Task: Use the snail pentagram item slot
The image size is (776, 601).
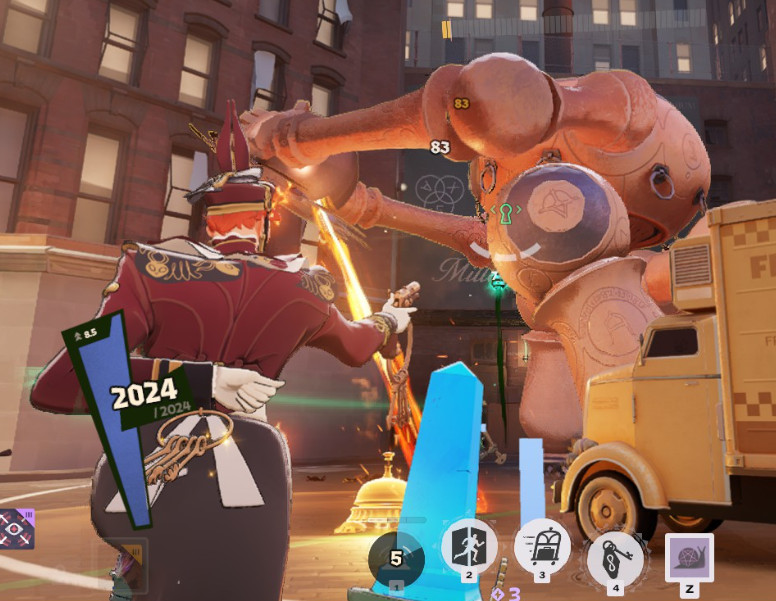Action: pos(689,558)
